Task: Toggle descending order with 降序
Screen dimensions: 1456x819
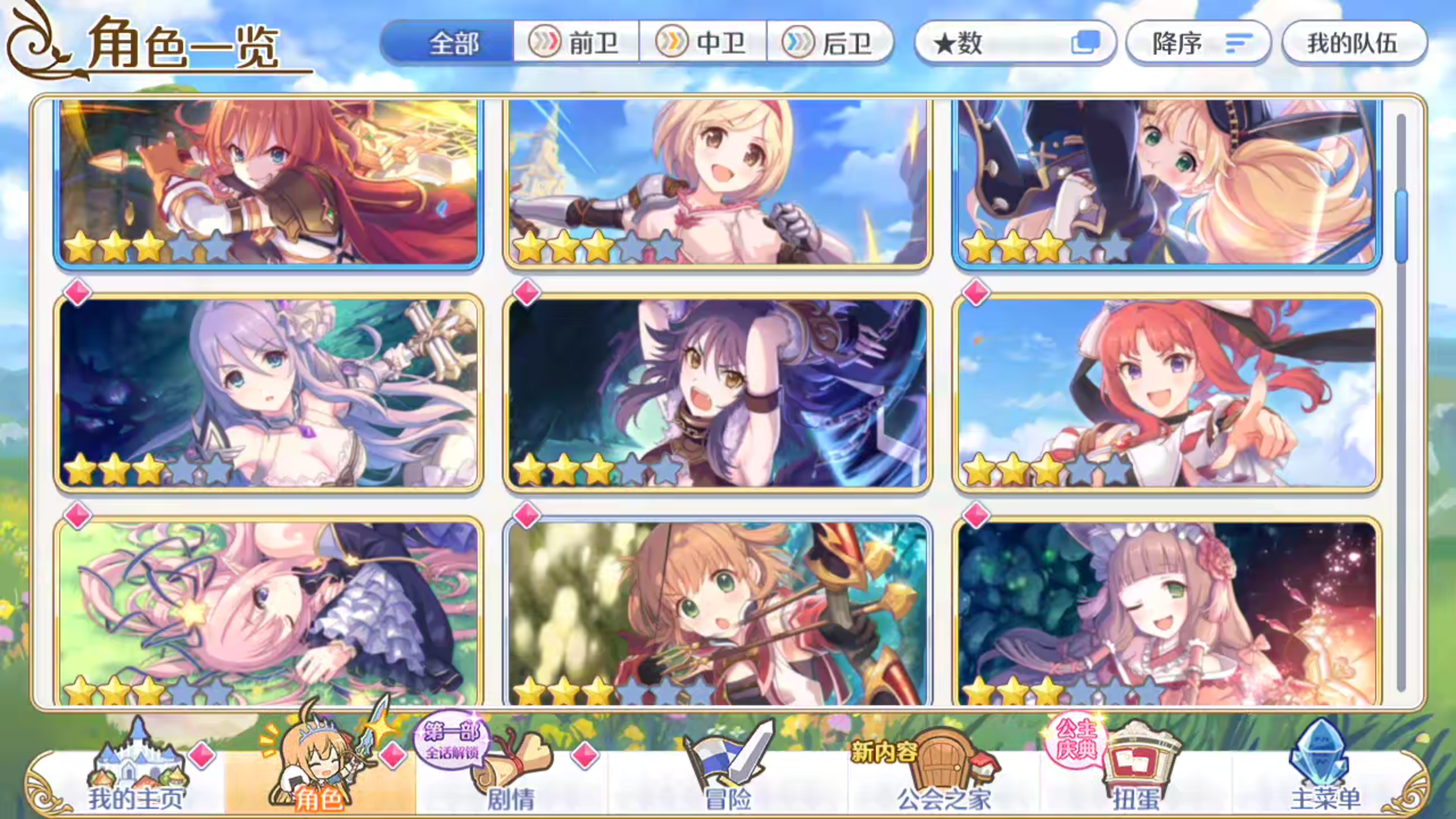Action: [1197, 43]
